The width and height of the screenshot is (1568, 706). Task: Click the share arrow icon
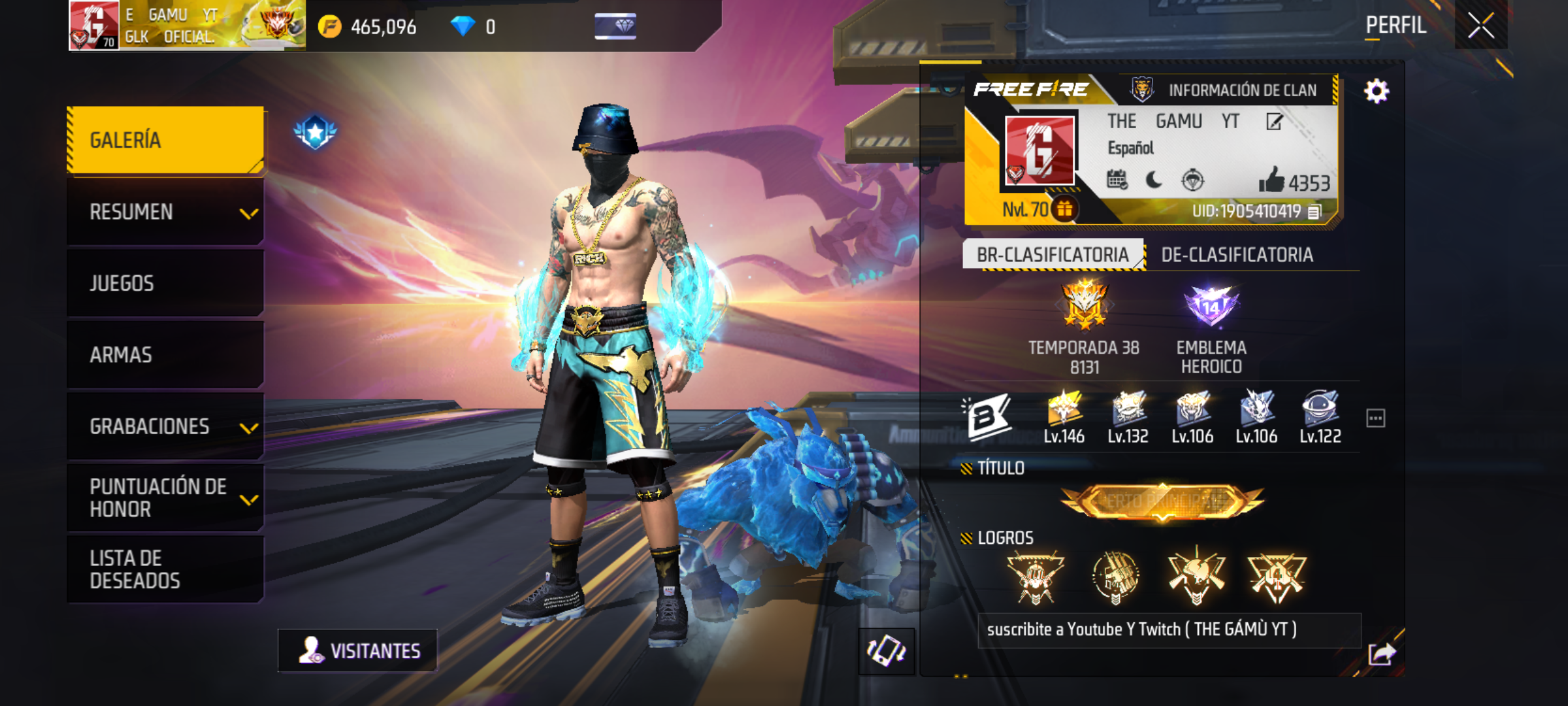pyautogui.click(x=1381, y=653)
